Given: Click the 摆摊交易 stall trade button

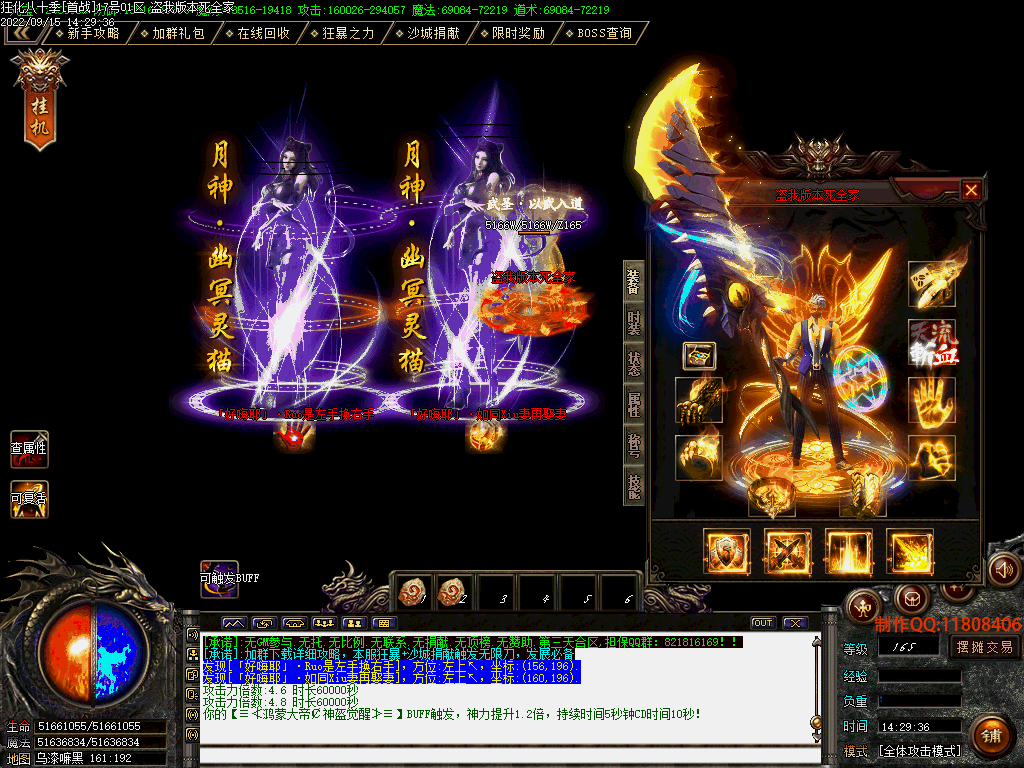Looking at the screenshot, I should pyautogui.click(x=984, y=647).
